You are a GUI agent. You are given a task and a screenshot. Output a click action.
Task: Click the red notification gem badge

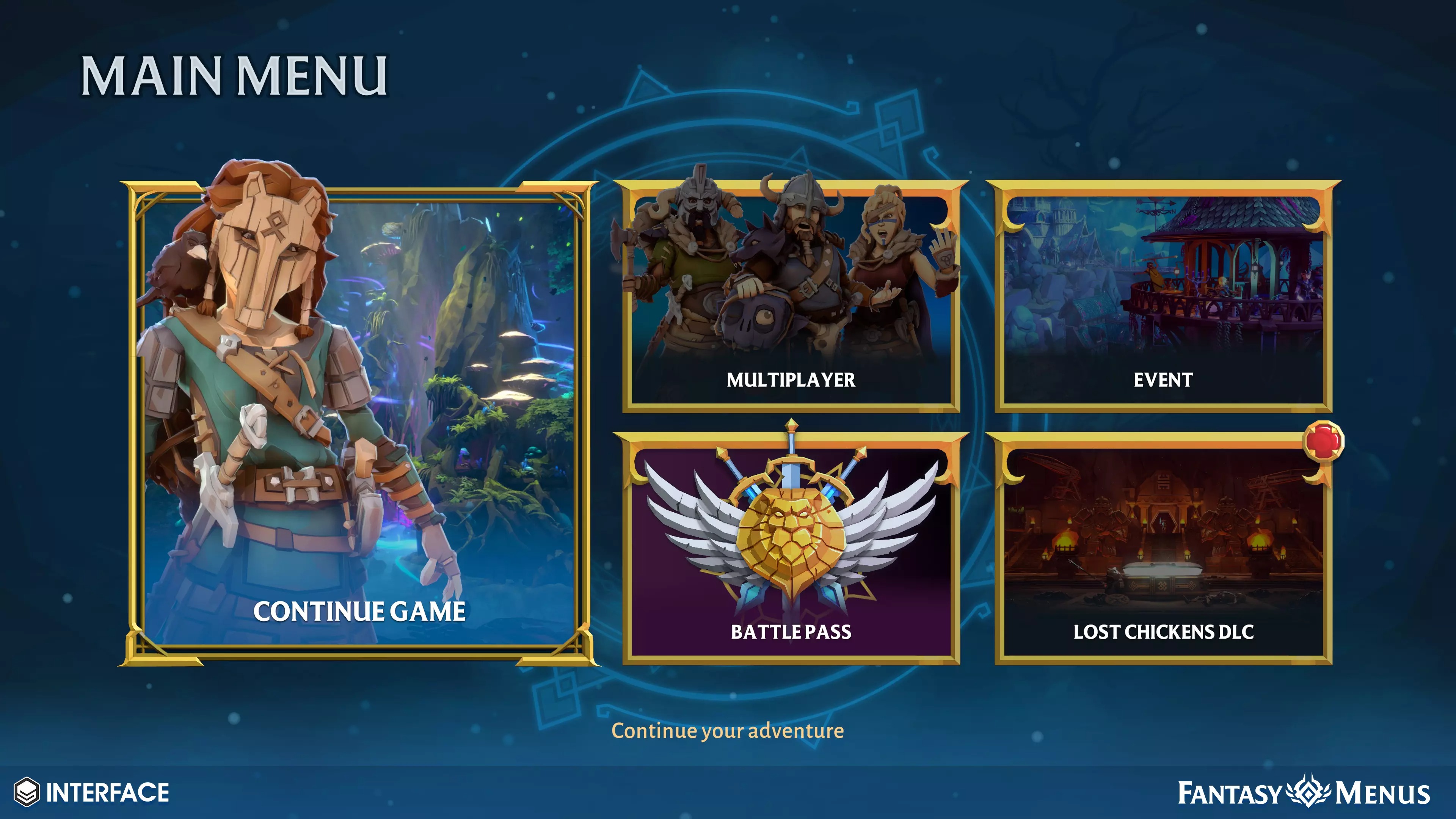pos(1323,441)
